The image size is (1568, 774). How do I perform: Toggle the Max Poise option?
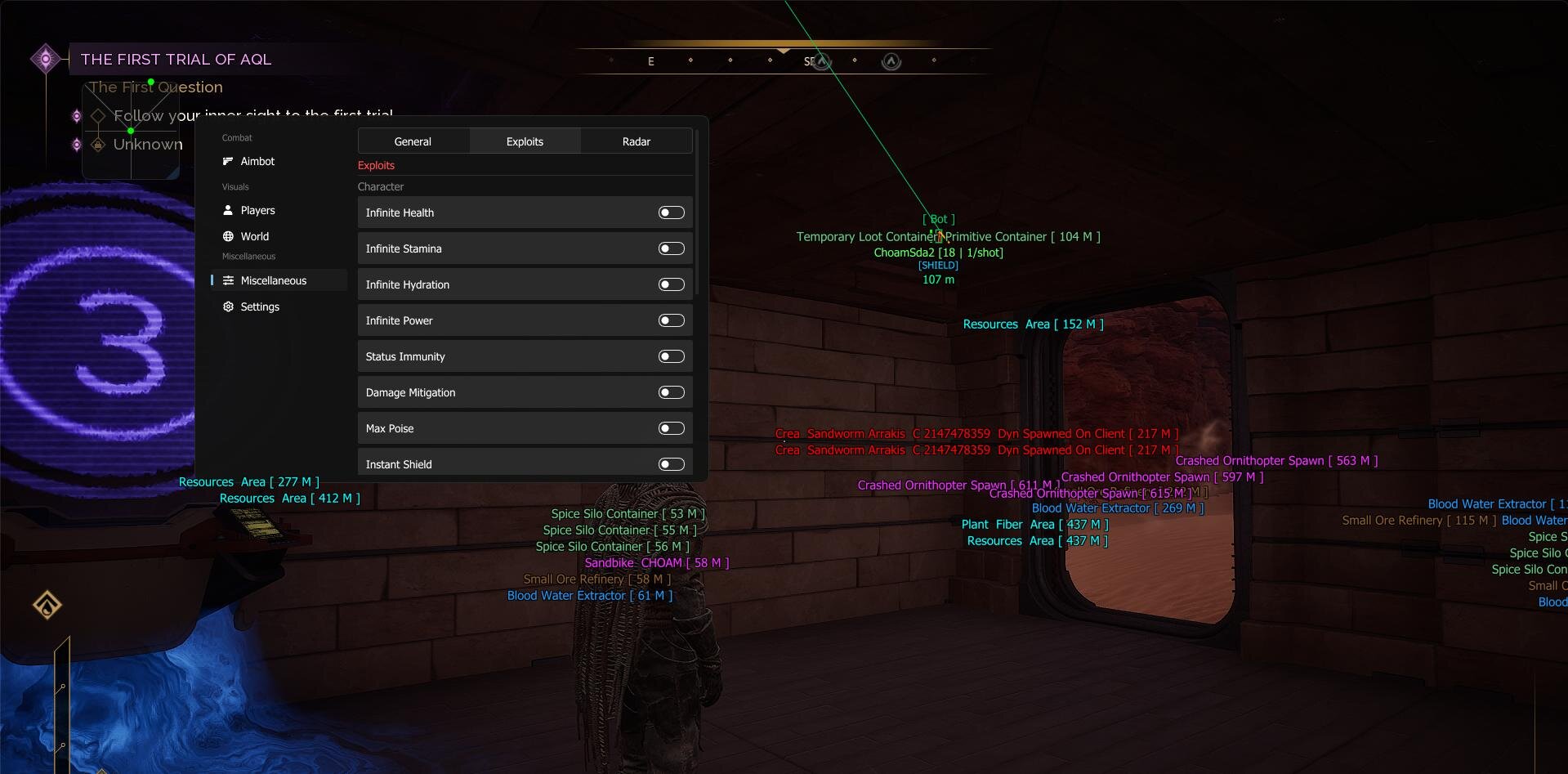[x=671, y=428]
